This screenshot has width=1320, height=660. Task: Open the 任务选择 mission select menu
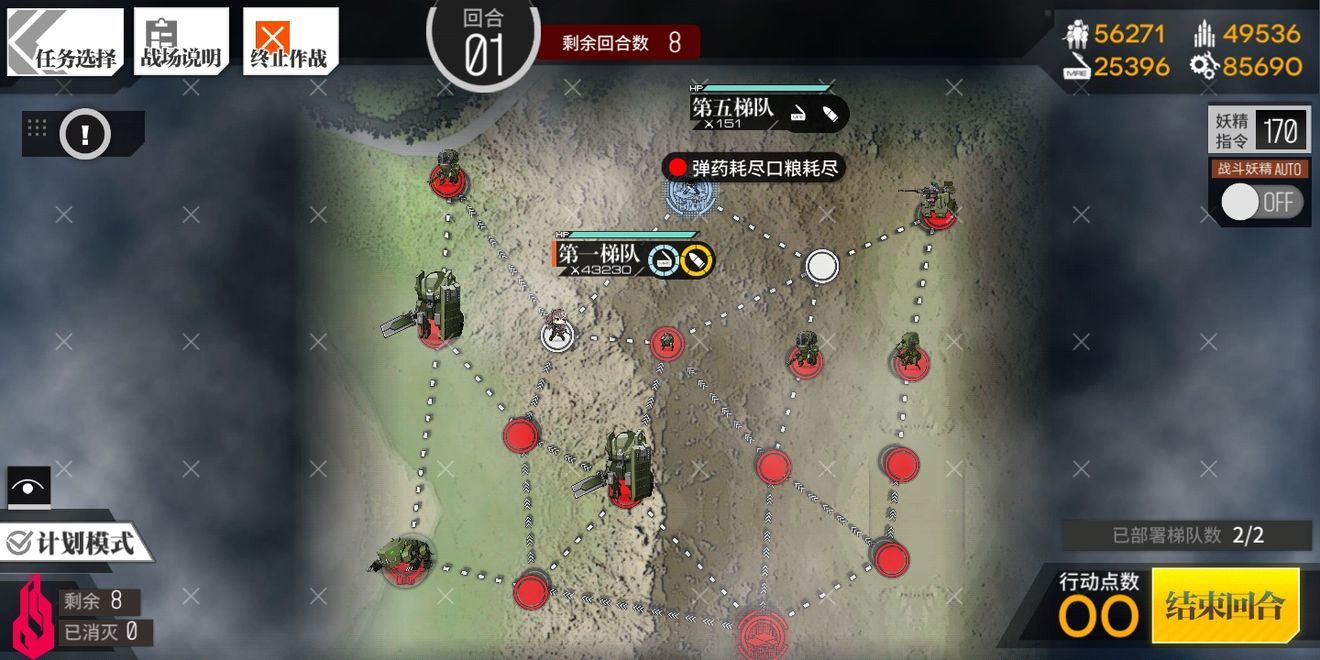[x=66, y=43]
